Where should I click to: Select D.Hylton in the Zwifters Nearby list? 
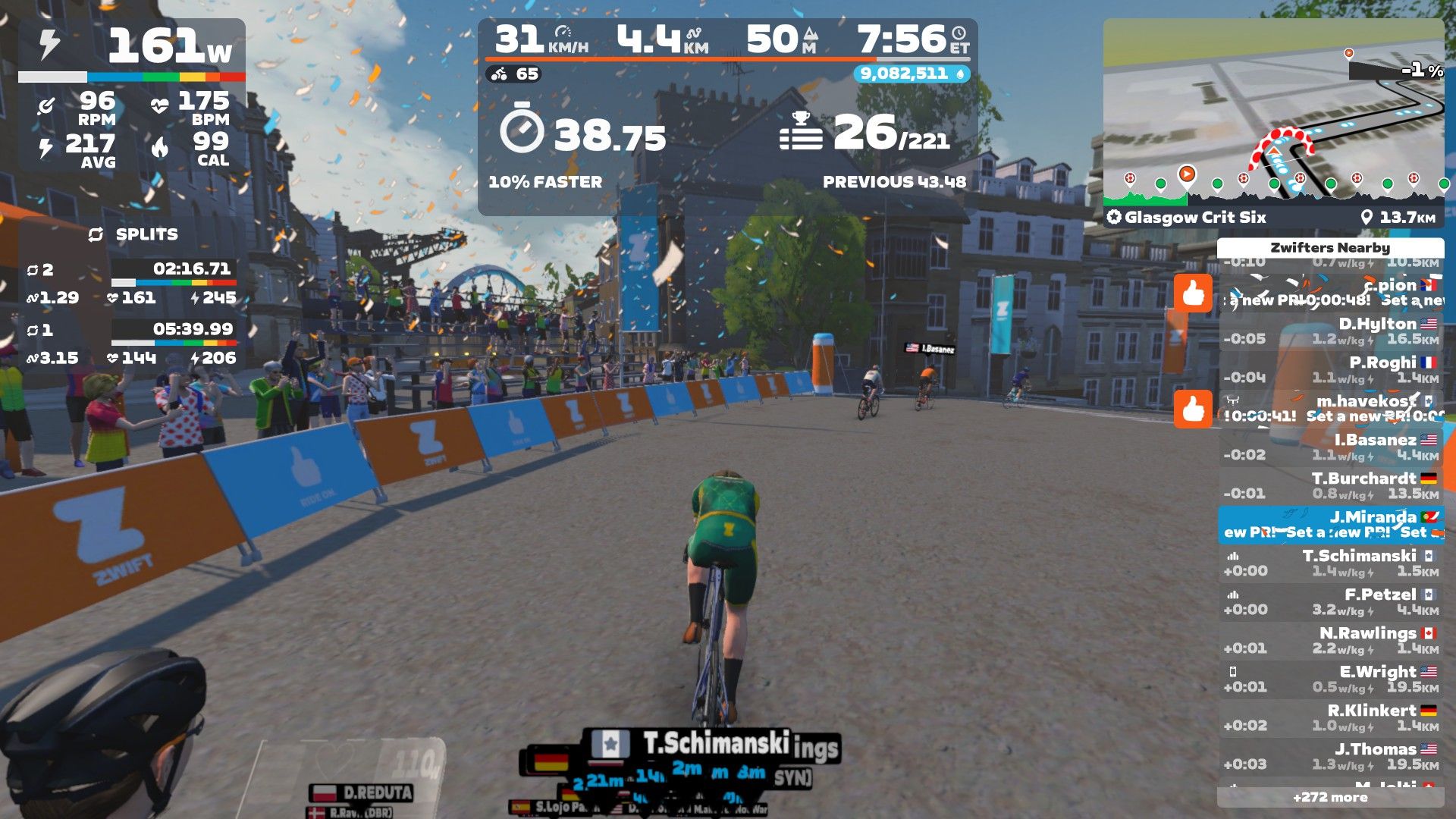pyautogui.click(x=1331, y=331)
